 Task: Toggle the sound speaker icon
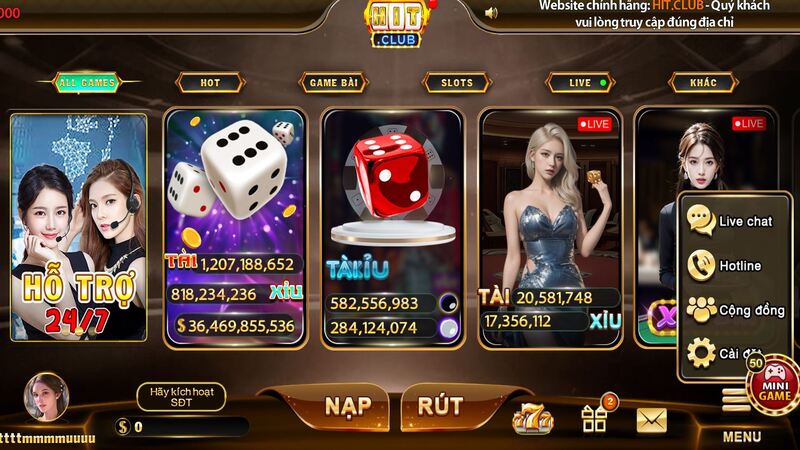(x=491, y=13)
